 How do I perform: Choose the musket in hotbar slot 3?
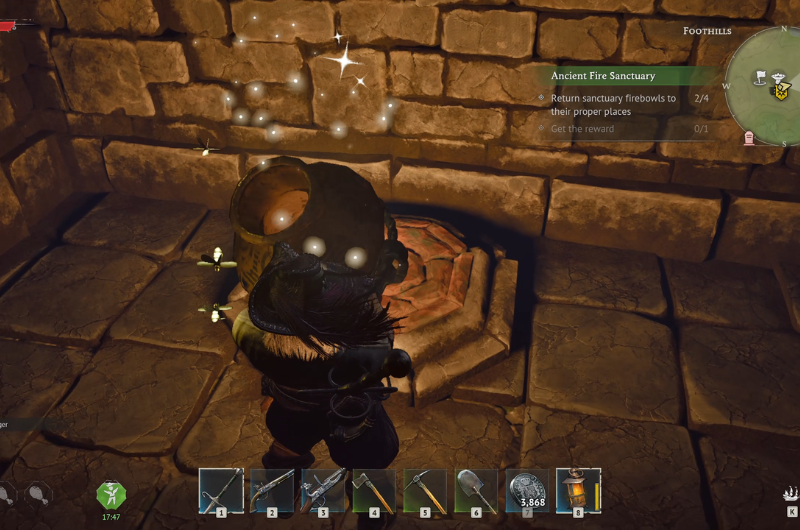point(323,490)
